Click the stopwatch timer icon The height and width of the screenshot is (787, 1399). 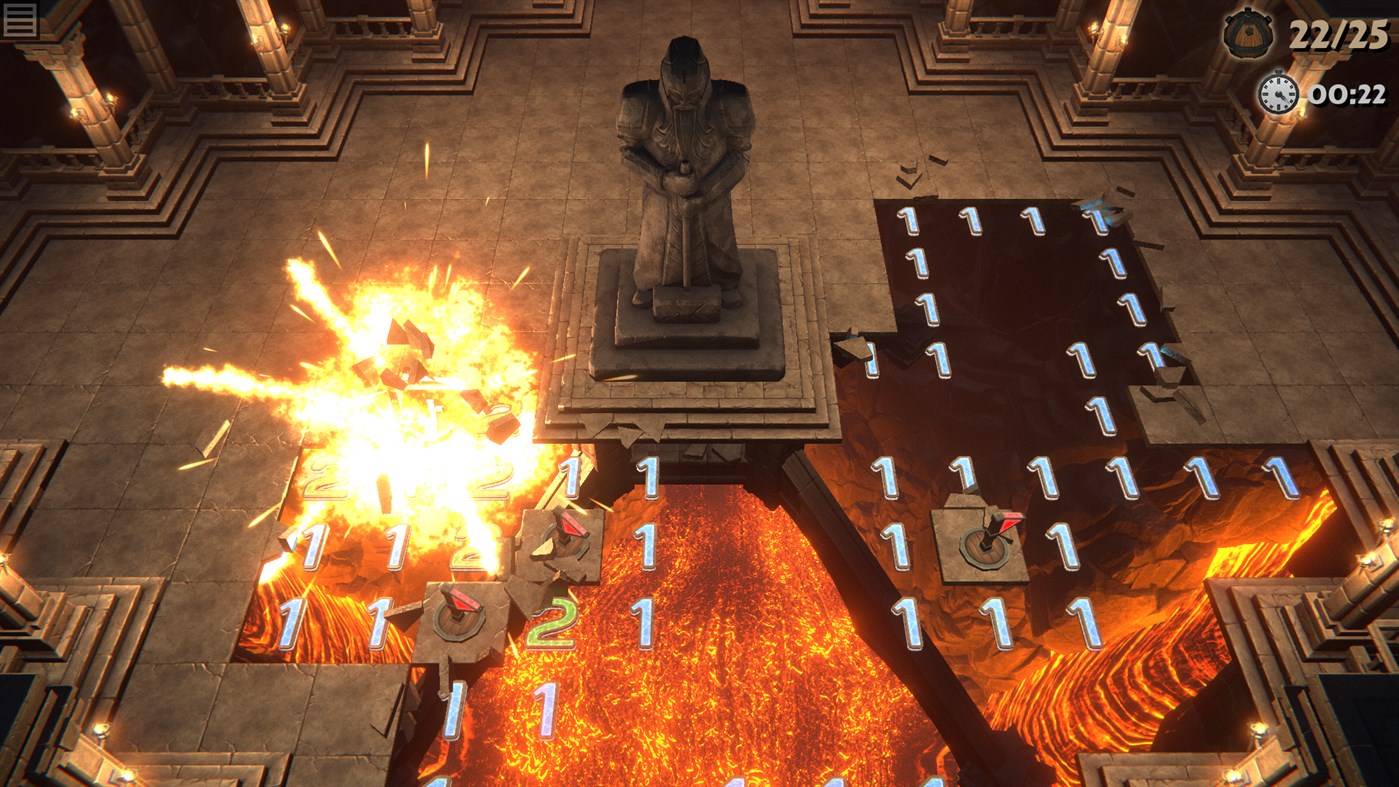1275,96
